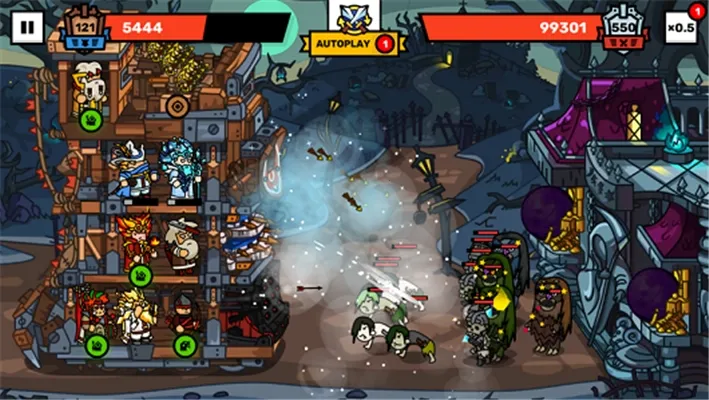Activate the red ninja's green skill
Viewport: 709px width, 400px height.
point(183,346)
